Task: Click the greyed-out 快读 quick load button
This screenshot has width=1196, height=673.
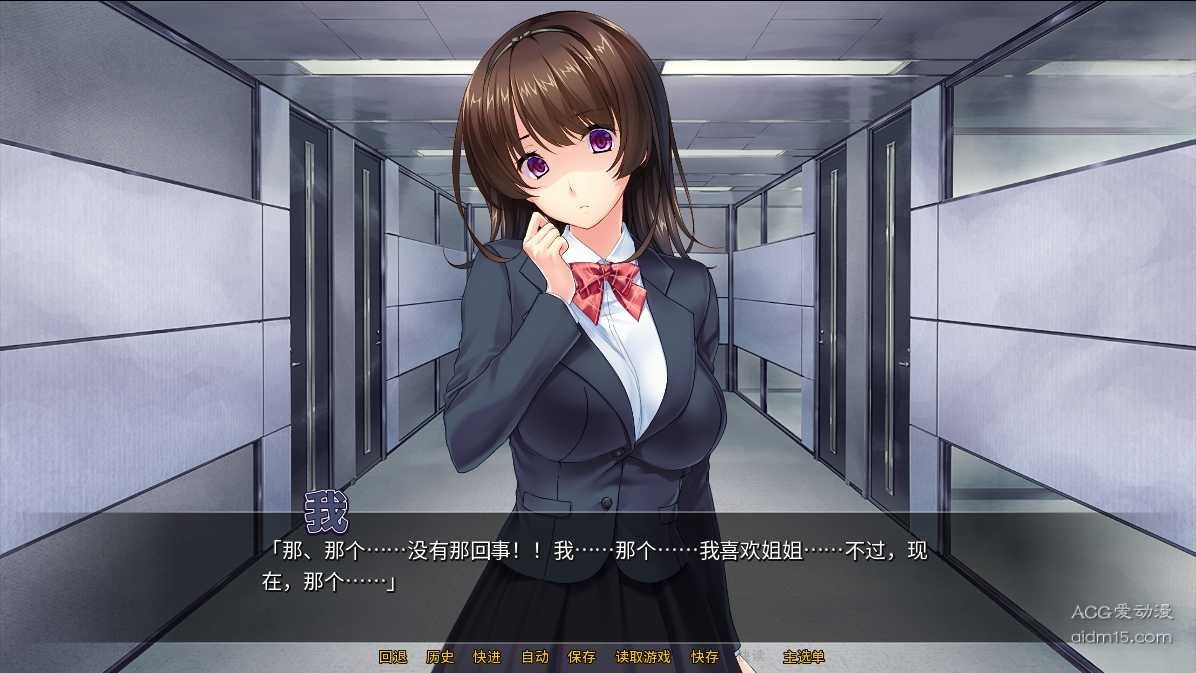Action: pos(750,657)
